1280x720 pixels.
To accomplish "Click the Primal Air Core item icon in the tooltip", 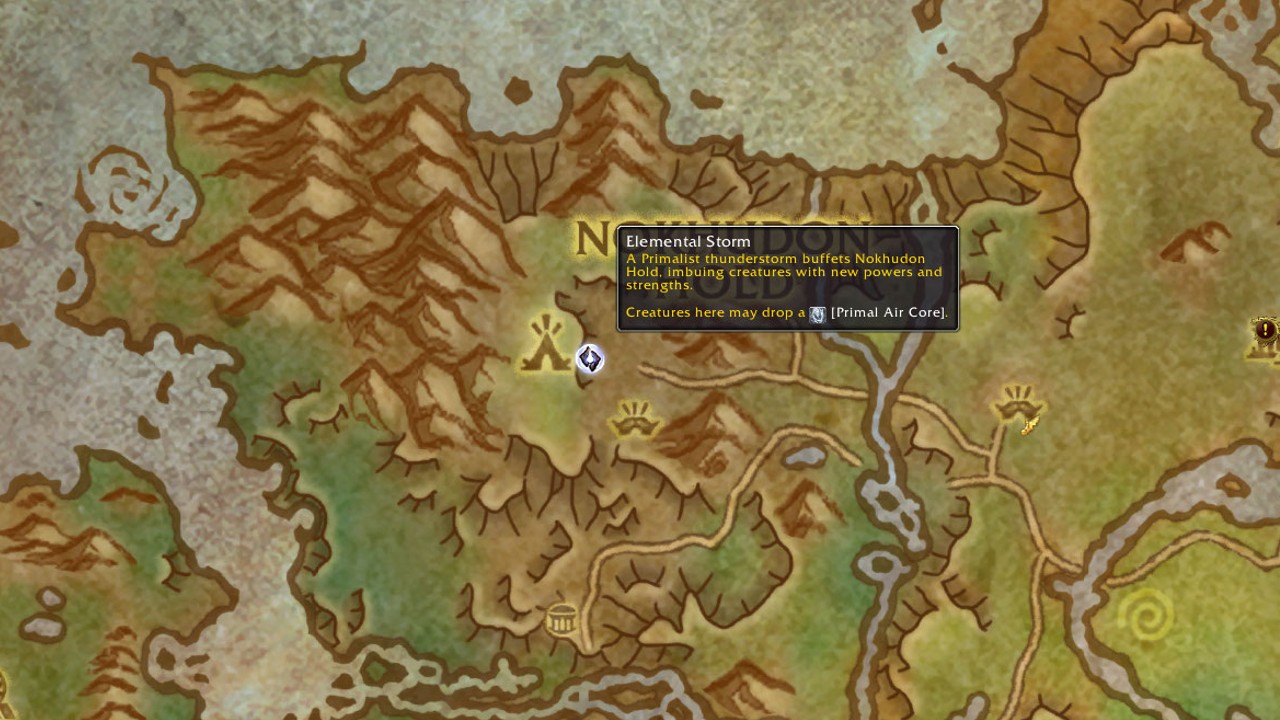I will tap(817, 313).
